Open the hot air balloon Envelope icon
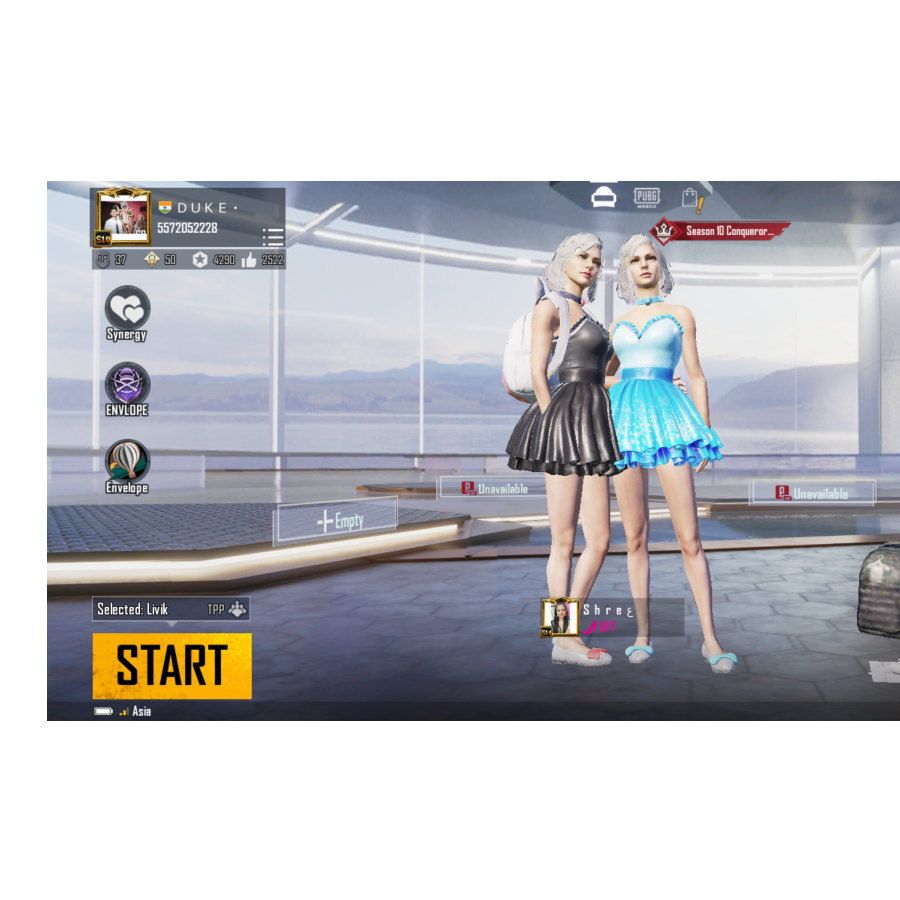Viewport: 900px width, 900px height. 127,462
